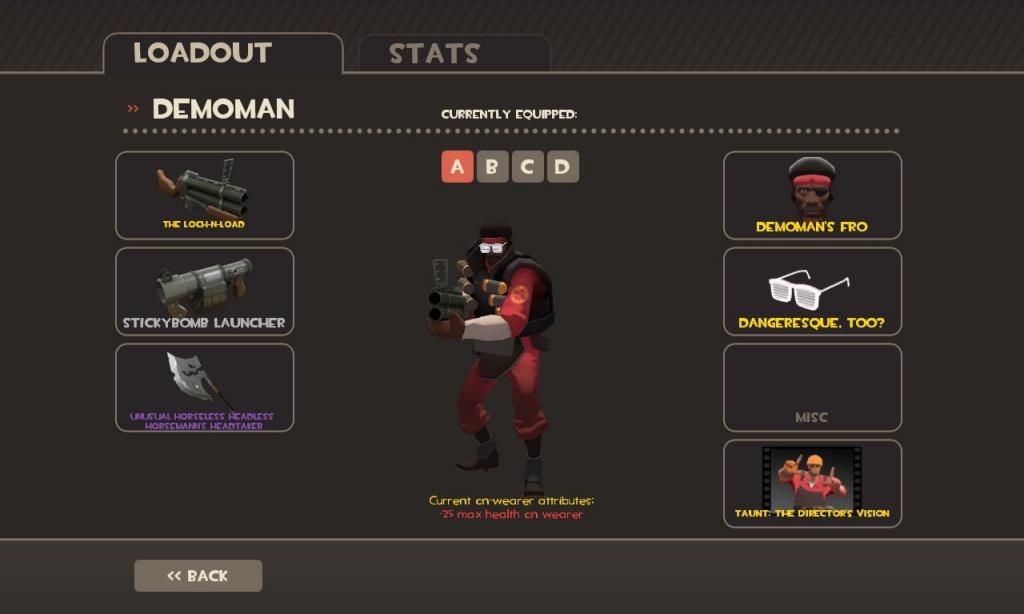Click the Dangeresque, Too? glasses slot

[x=812, y=291]
